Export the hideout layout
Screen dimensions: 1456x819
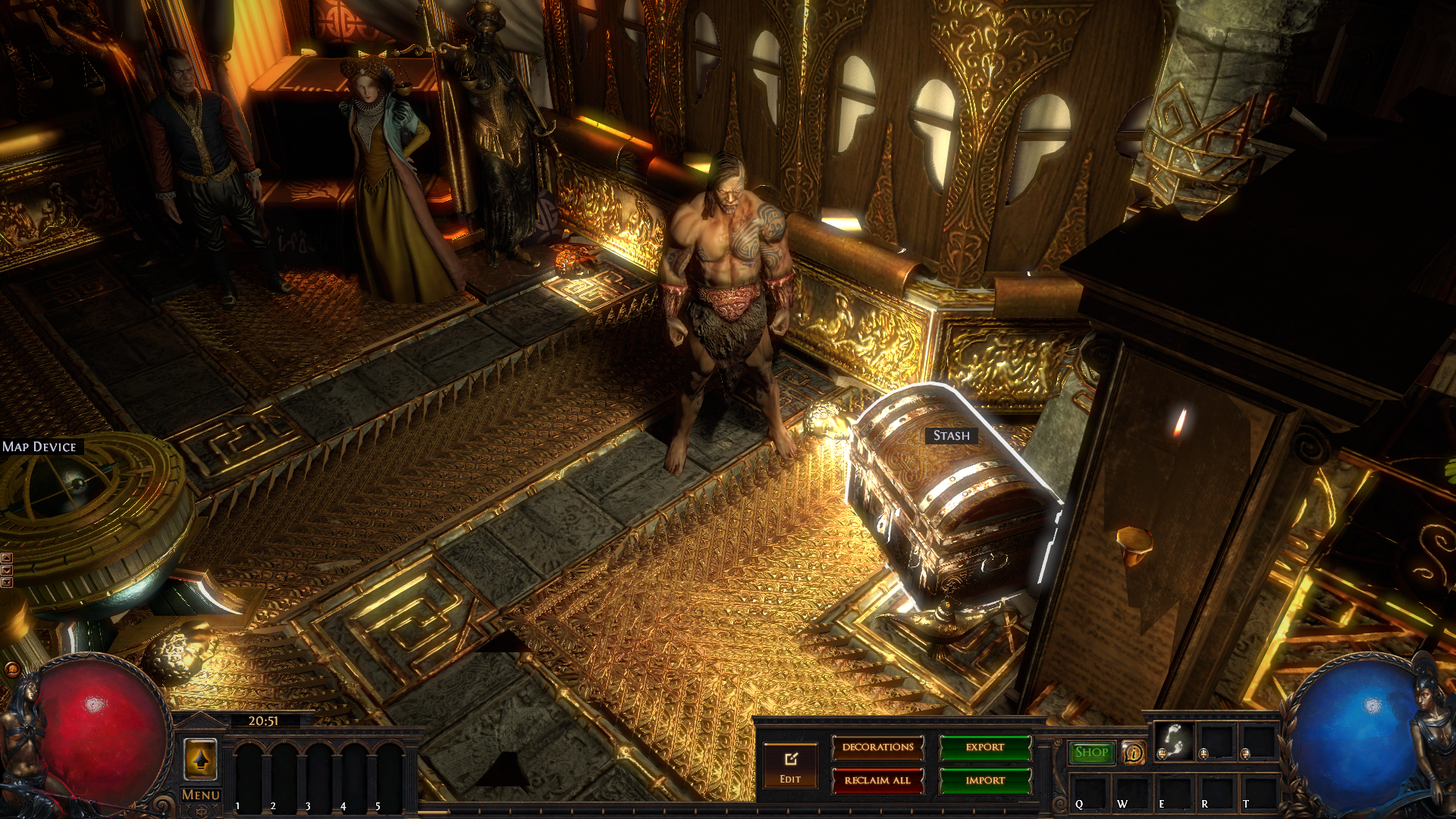click(985, 748)
